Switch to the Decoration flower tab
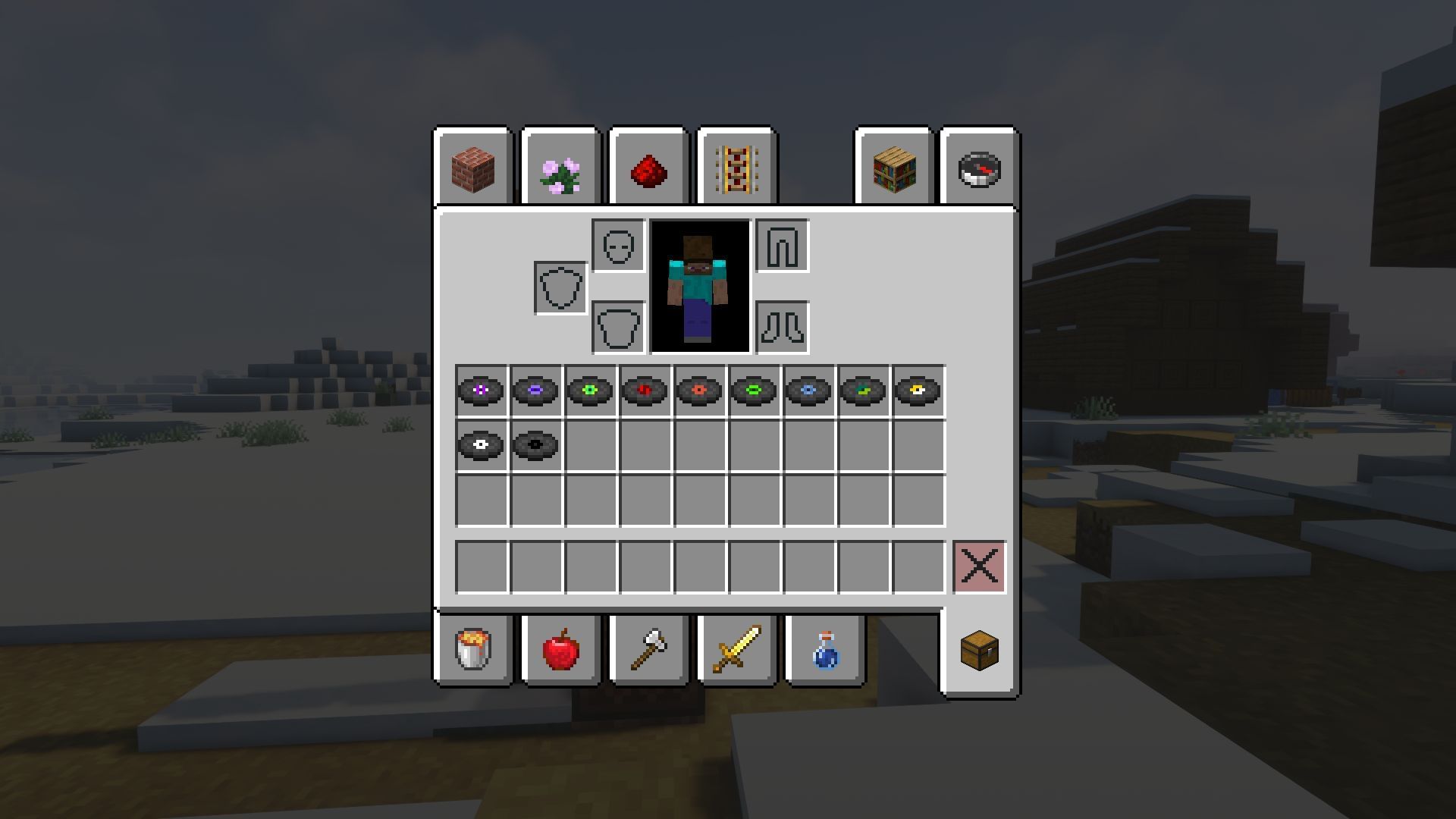The width and height of the screenshot is (1456, 819). click(x=561, y=168)
